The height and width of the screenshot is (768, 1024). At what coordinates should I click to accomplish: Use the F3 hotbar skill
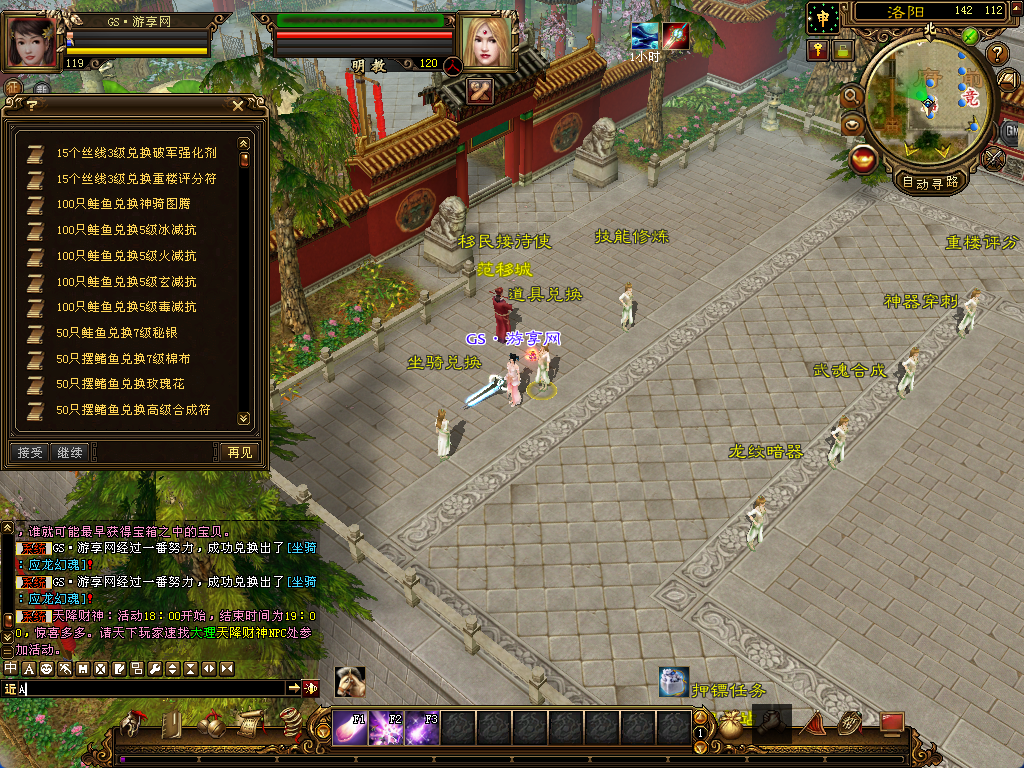tap(421, 728)
